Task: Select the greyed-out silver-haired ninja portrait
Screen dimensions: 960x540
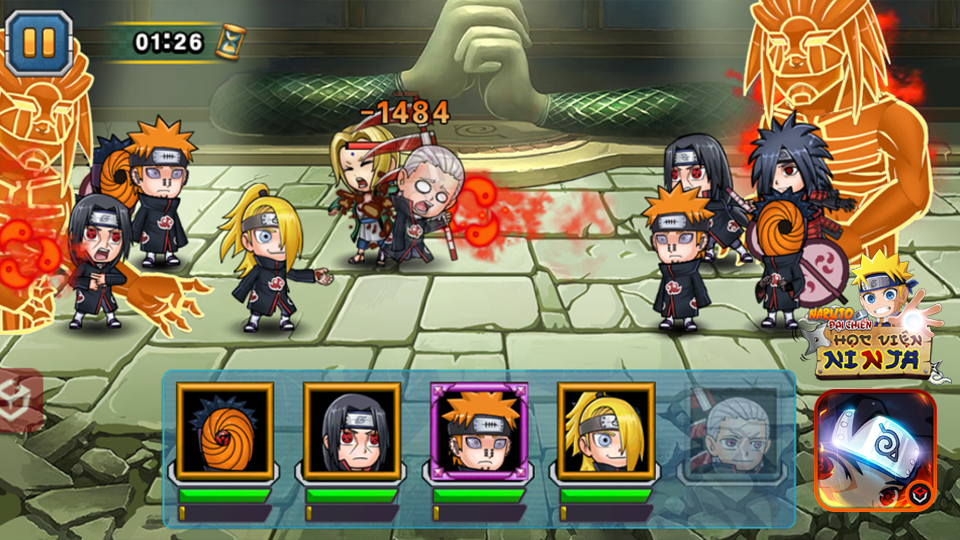Action: tap(730, 431)
